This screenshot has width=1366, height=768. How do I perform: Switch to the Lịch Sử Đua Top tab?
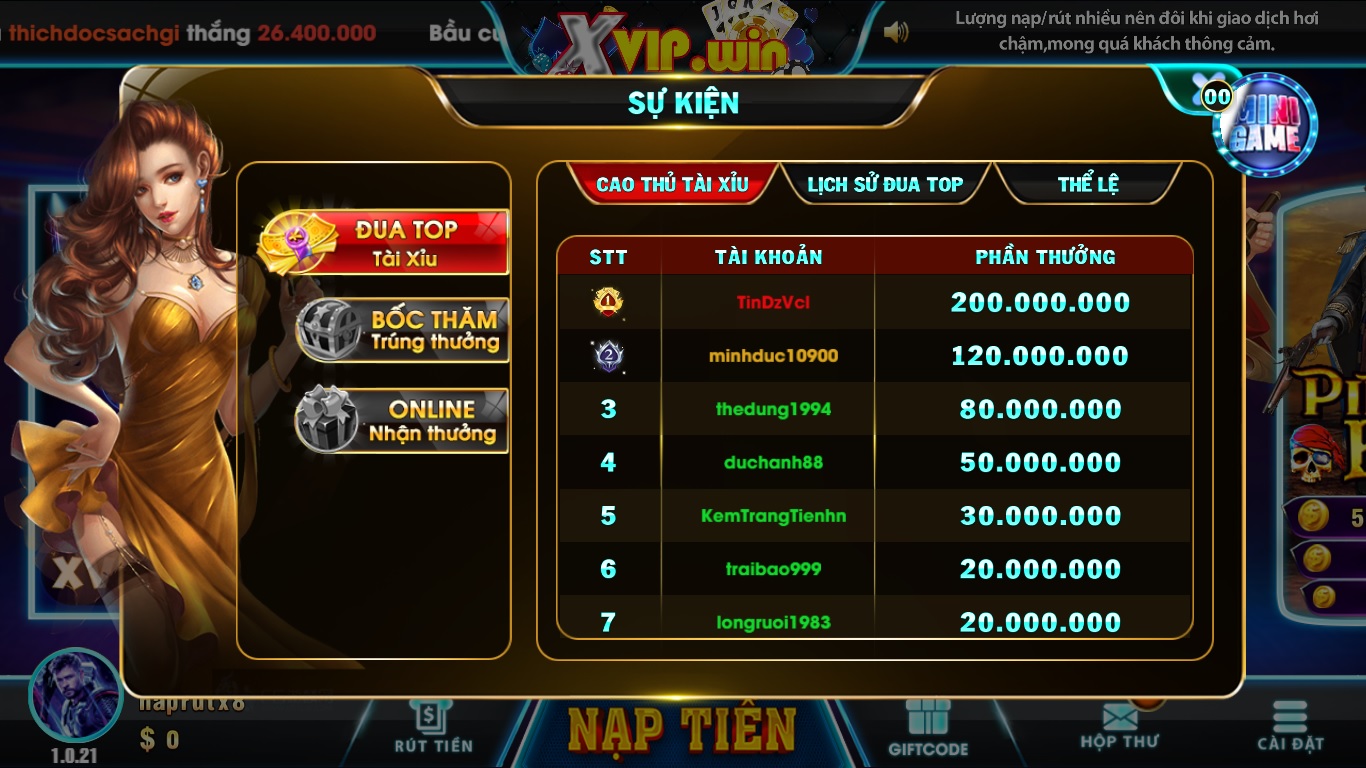pos(885,184)
